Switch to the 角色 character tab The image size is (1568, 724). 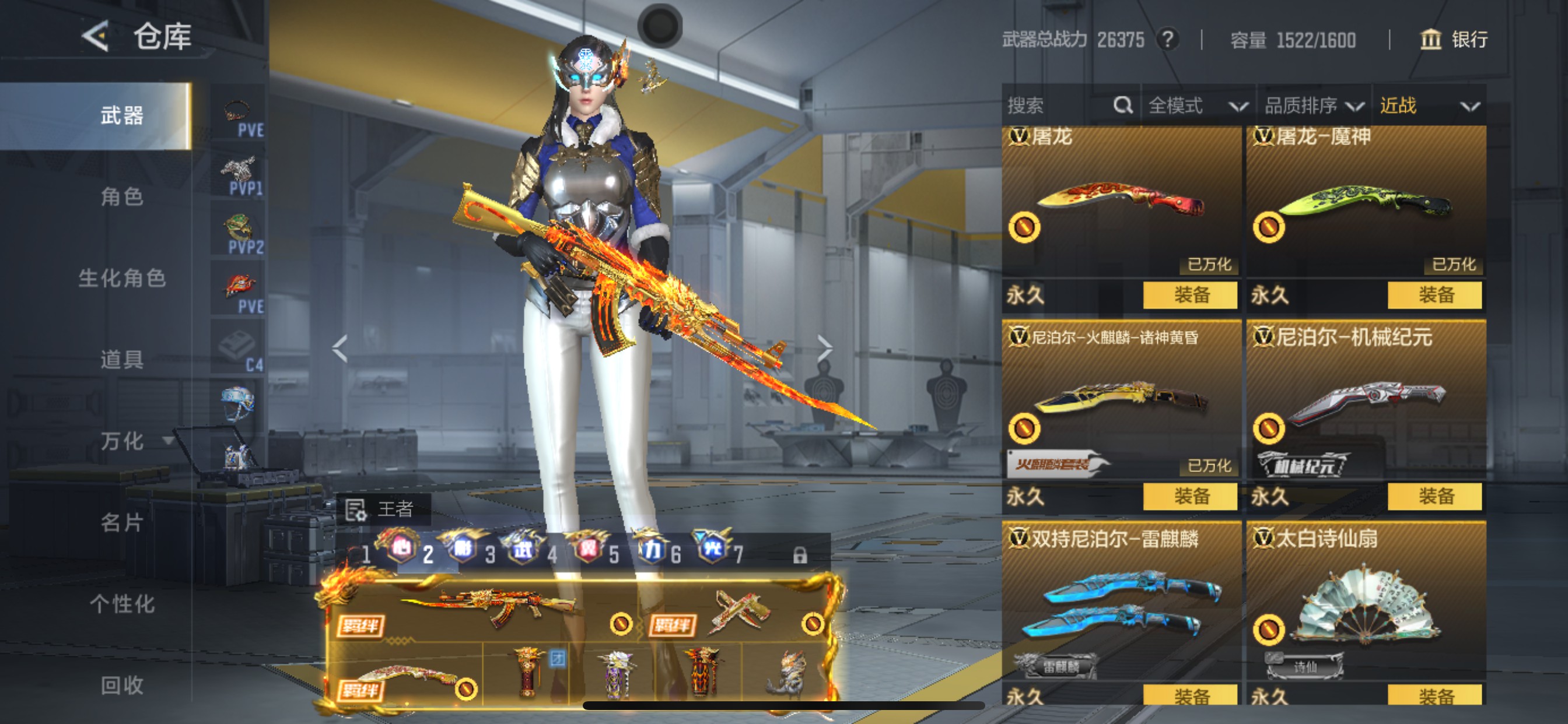(x=122, y=196)
